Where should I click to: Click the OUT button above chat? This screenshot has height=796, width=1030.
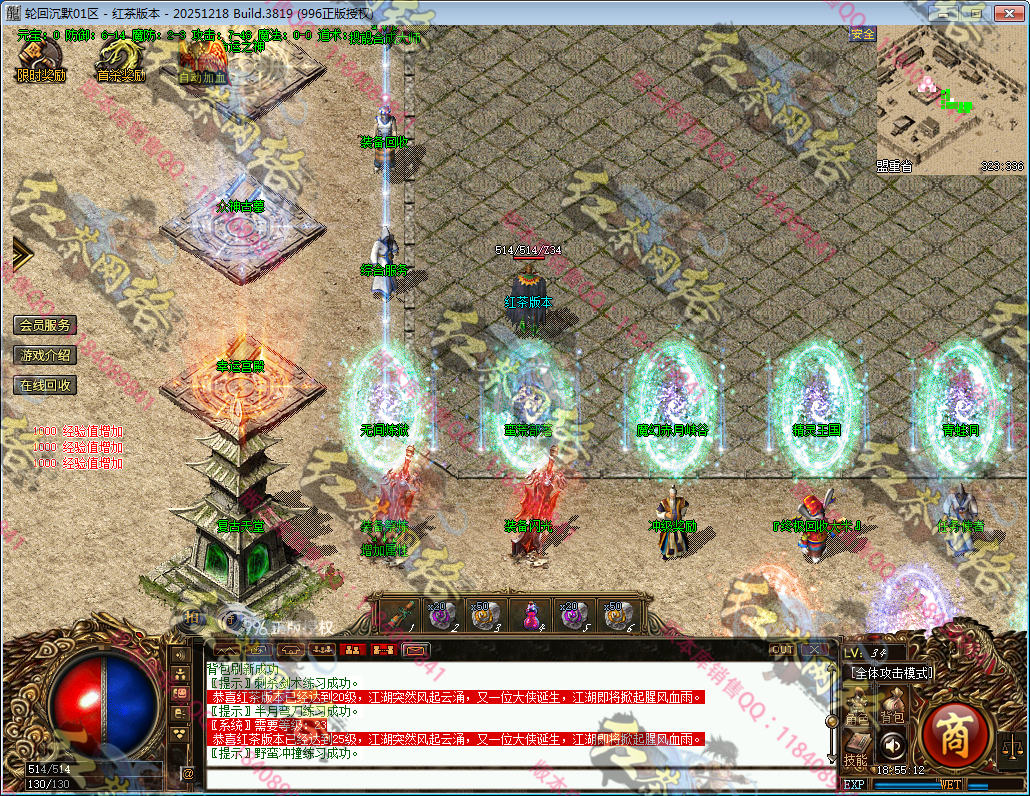(x=782, y=649)
